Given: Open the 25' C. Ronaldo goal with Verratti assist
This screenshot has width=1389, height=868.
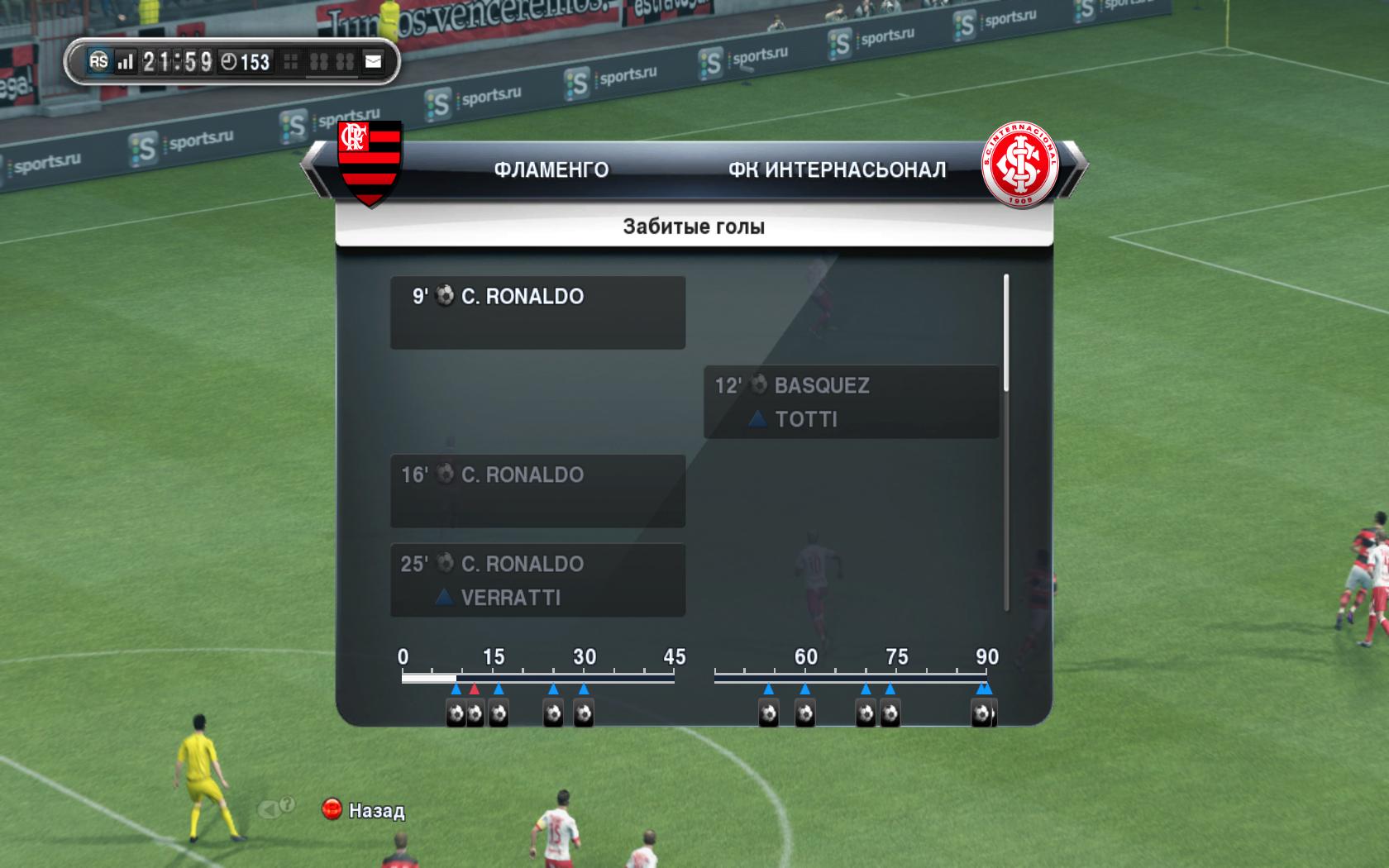Looking at the screenshot, I should click(x=537, y=579).
